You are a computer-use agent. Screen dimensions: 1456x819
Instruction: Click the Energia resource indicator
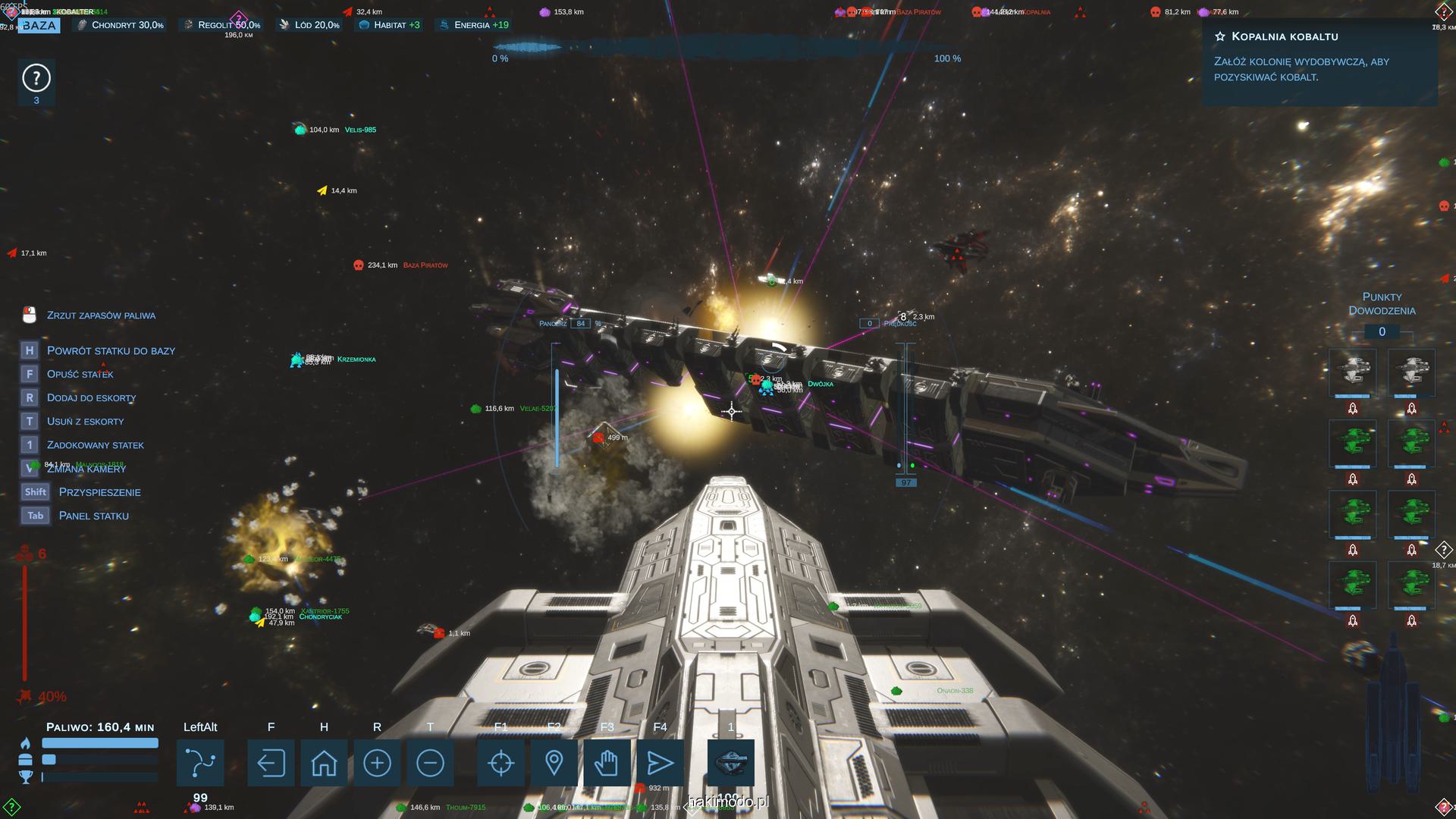[474, 25]
